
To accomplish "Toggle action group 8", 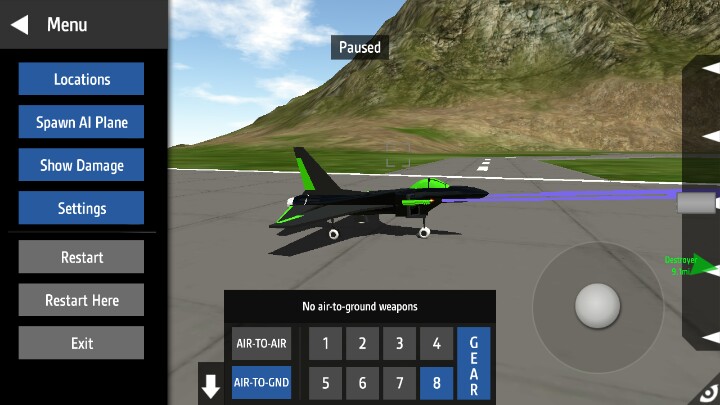I will pos(436,382).
